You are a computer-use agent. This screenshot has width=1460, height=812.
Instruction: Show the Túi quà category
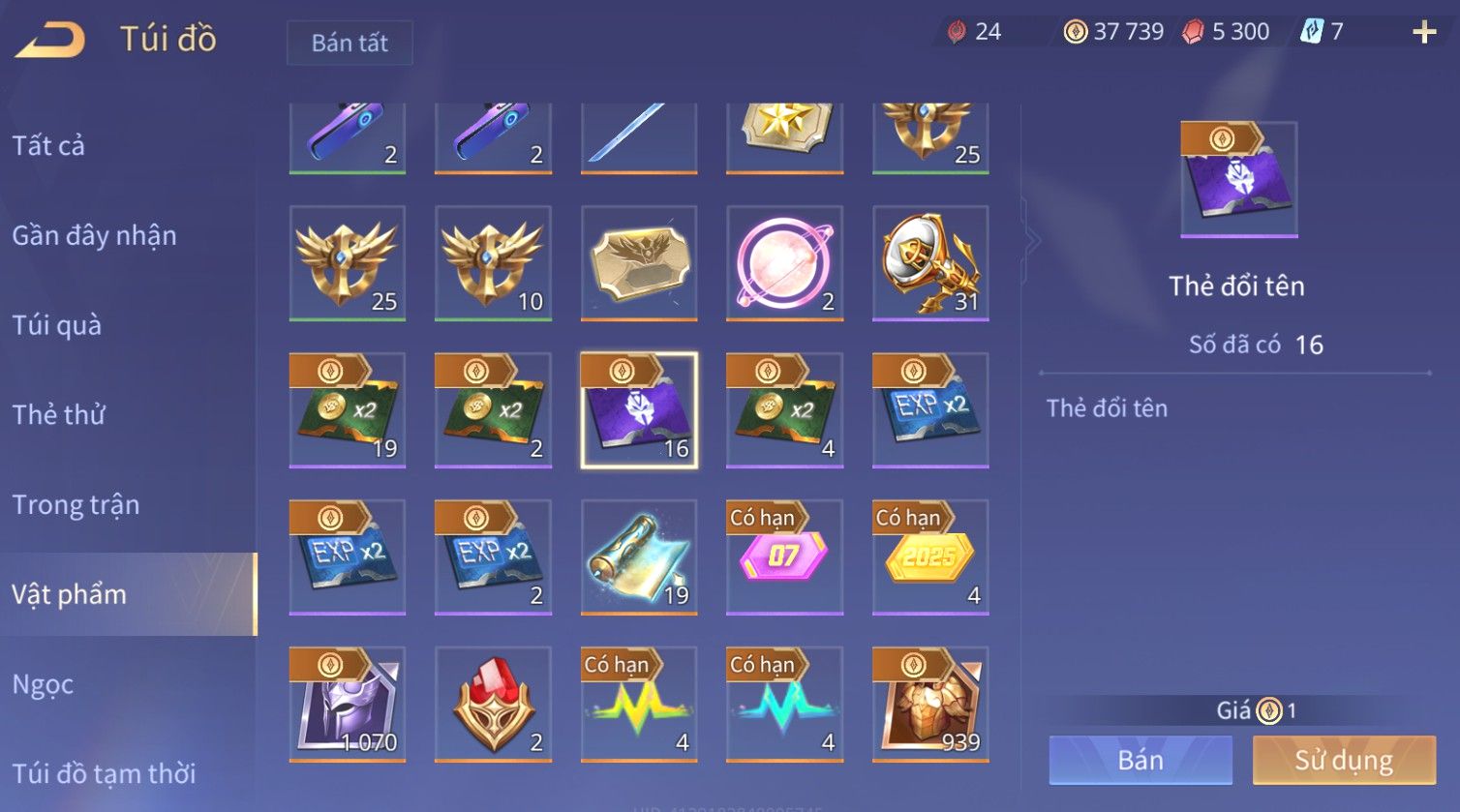tap(56, 325)
